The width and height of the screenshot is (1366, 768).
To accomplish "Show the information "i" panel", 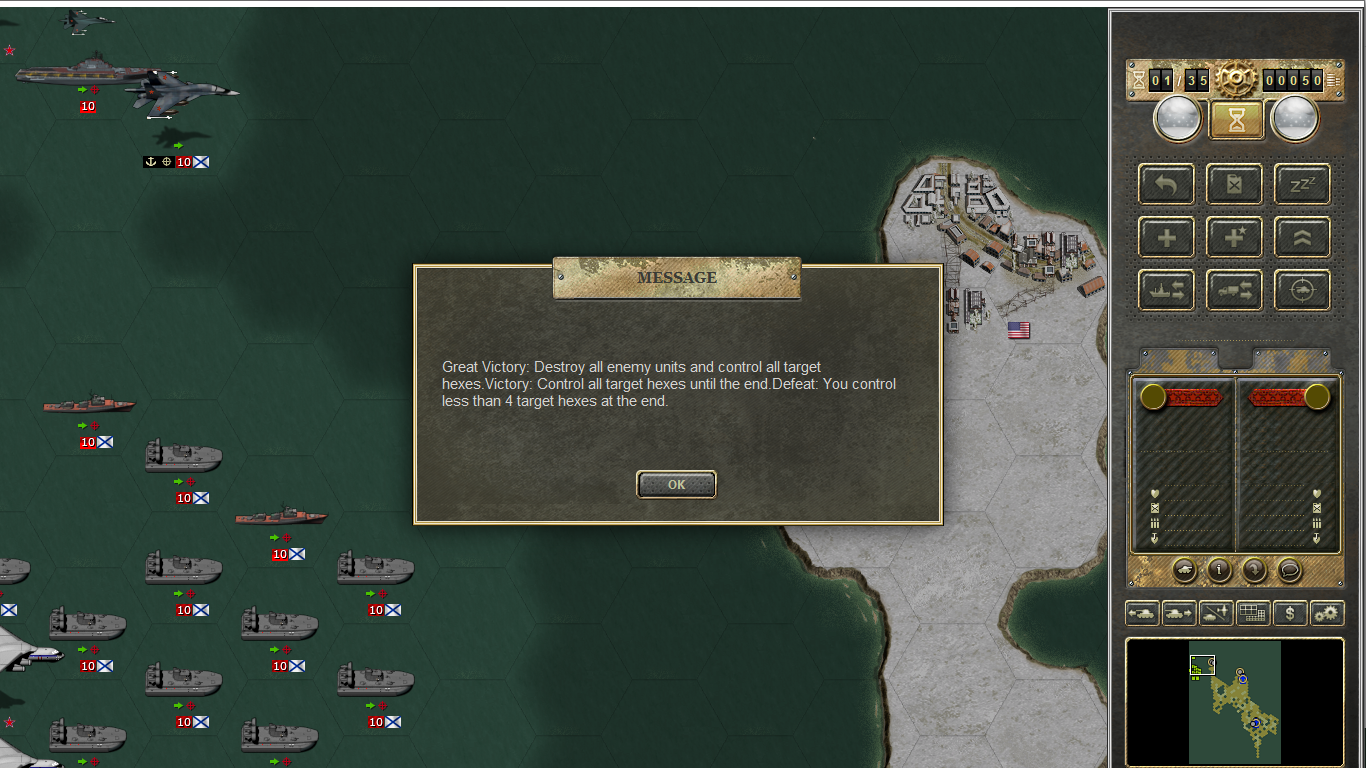I will coord(1219,570).
